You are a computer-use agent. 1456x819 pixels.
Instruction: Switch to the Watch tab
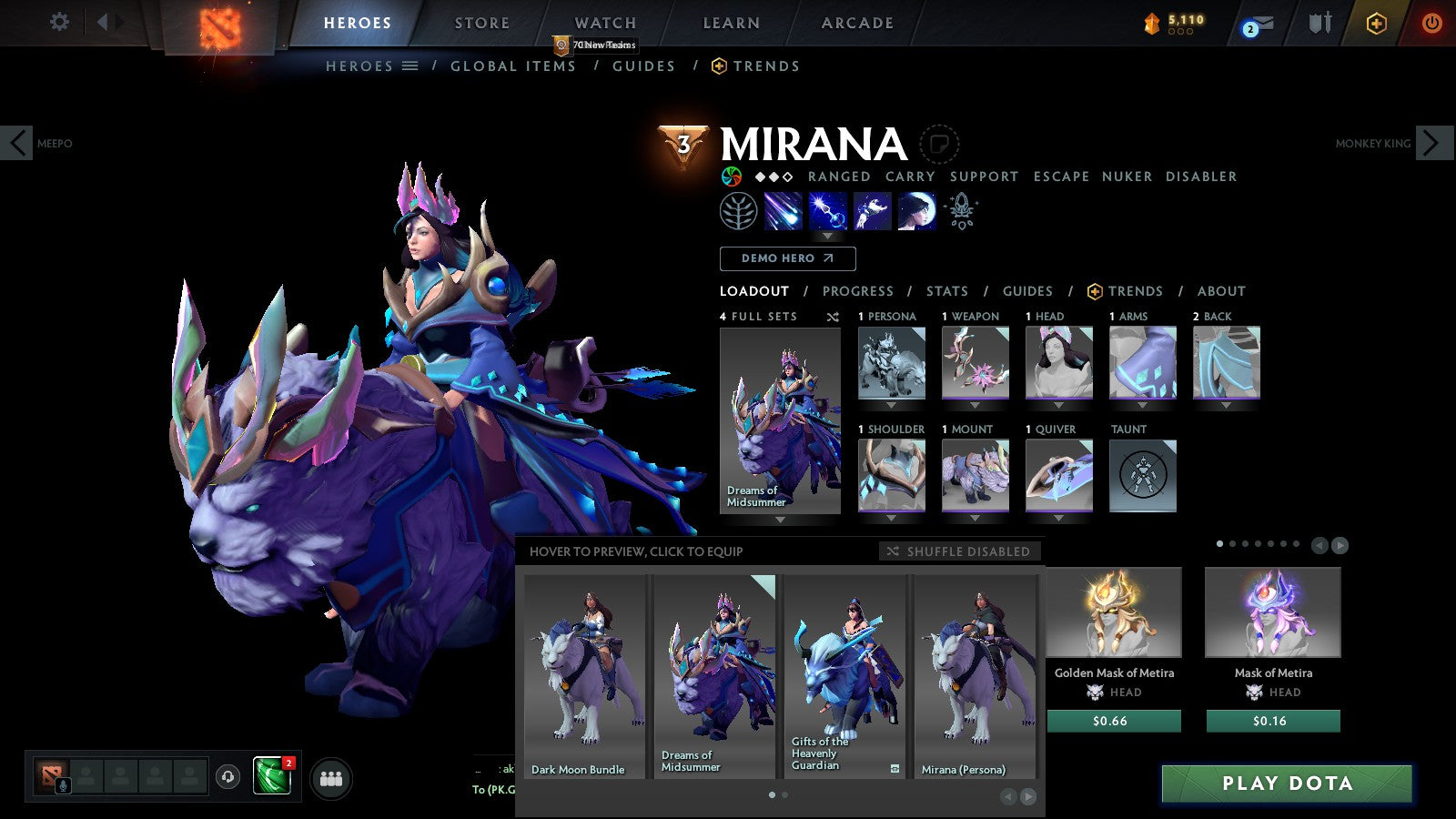click(605, 23)
